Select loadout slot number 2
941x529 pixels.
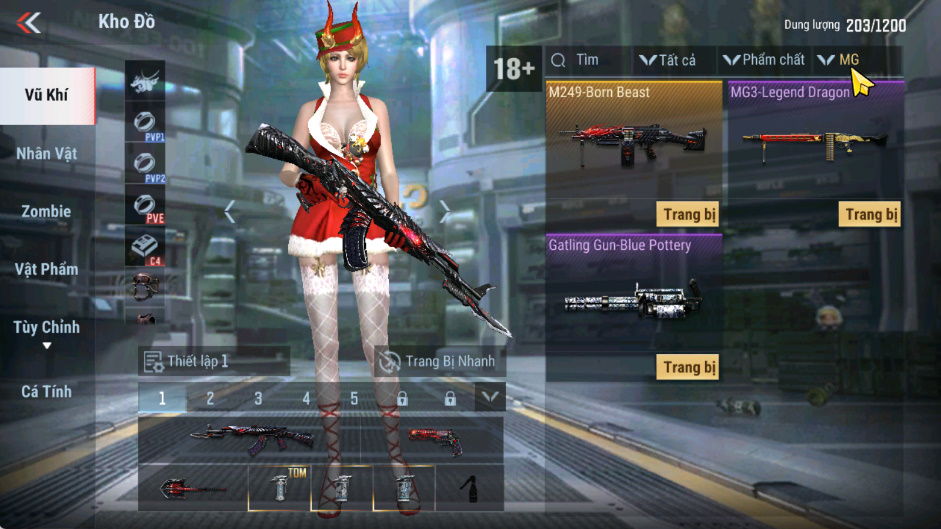coord(210,398)
